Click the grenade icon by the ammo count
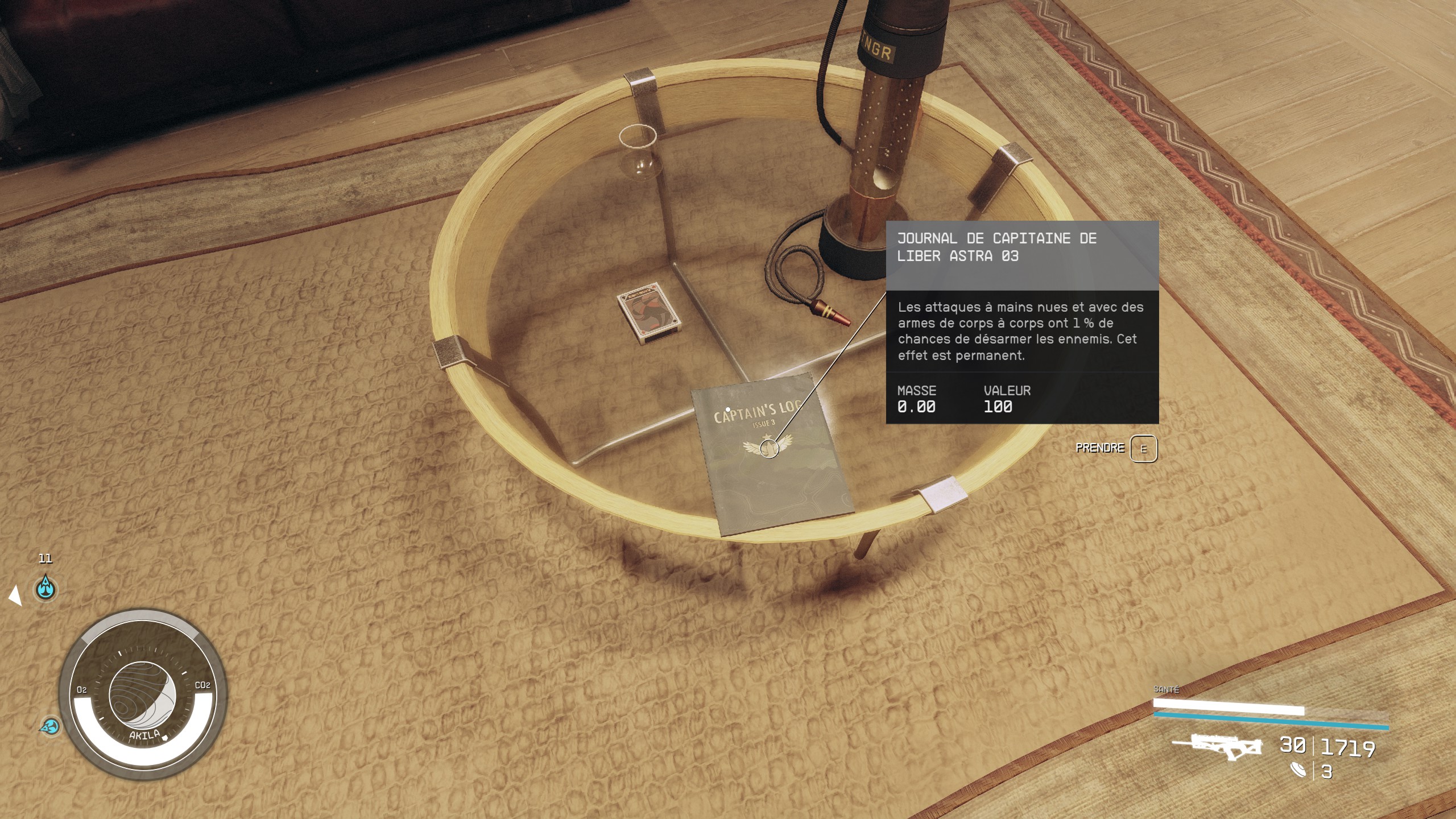The width and height of the screenshot is (1456, 819). (x=1299, y=770)
